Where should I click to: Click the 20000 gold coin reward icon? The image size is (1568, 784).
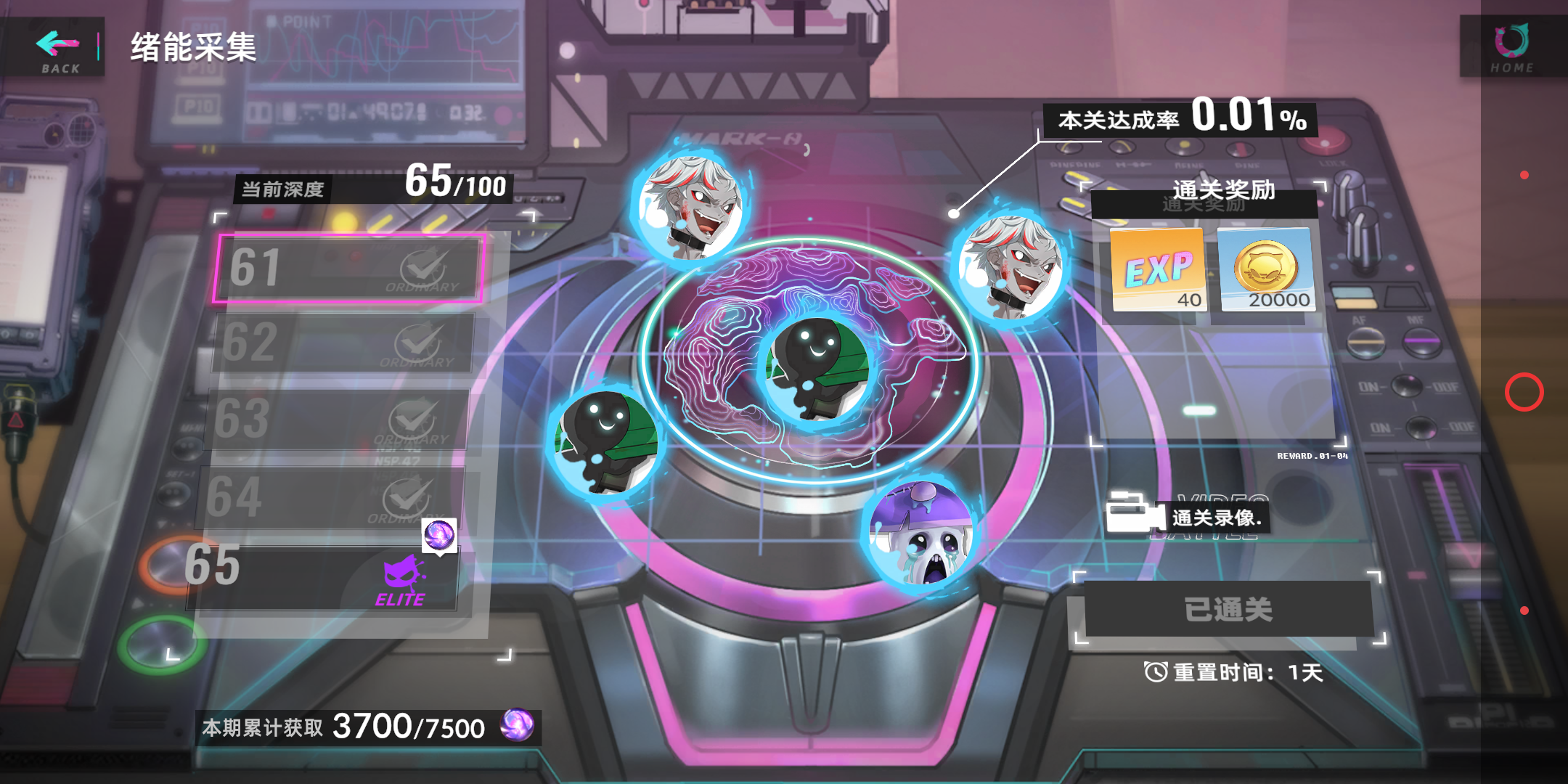point(1267,271)
